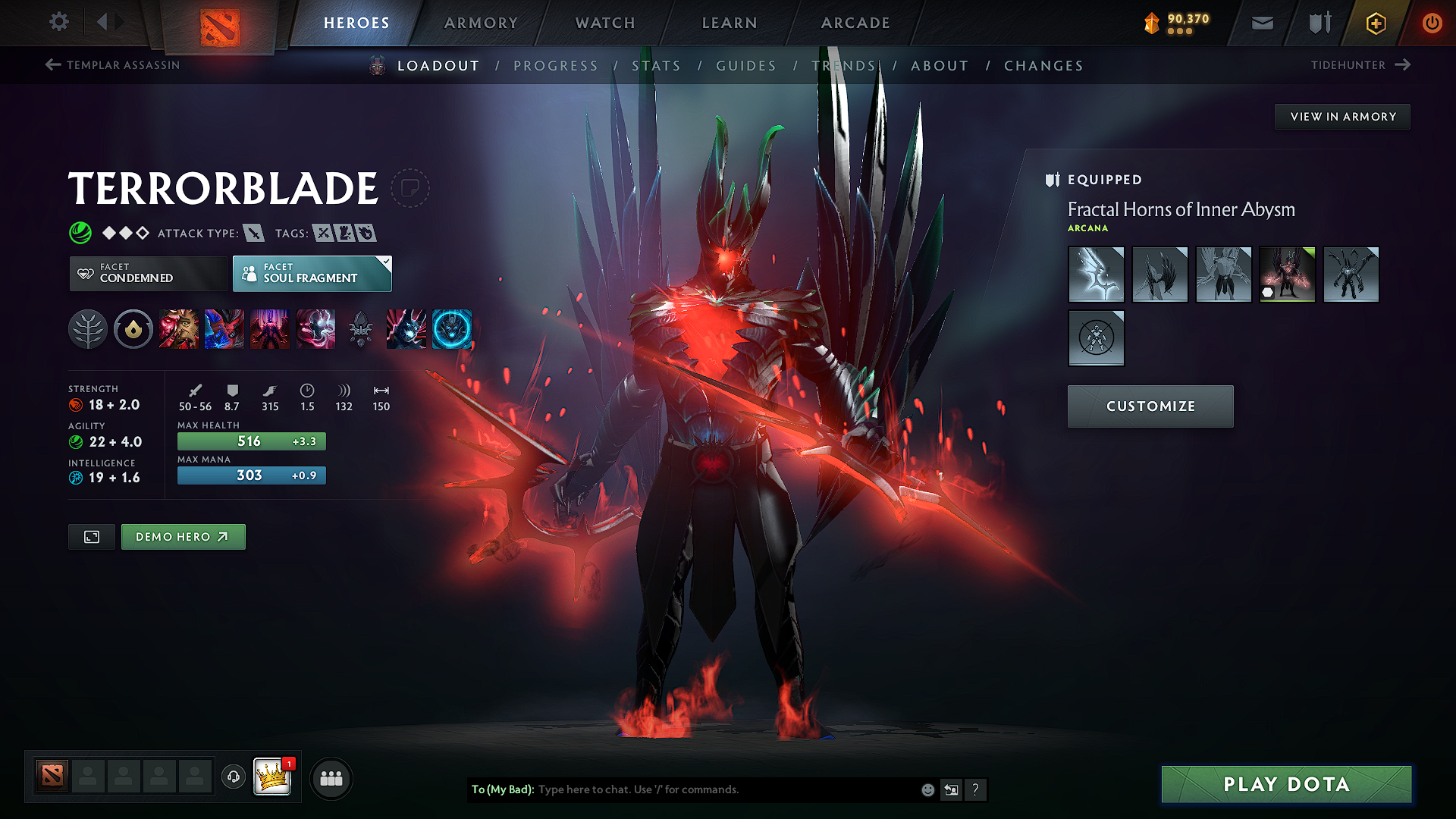View Terrorblade's innate ability icon

click(133, 329)
